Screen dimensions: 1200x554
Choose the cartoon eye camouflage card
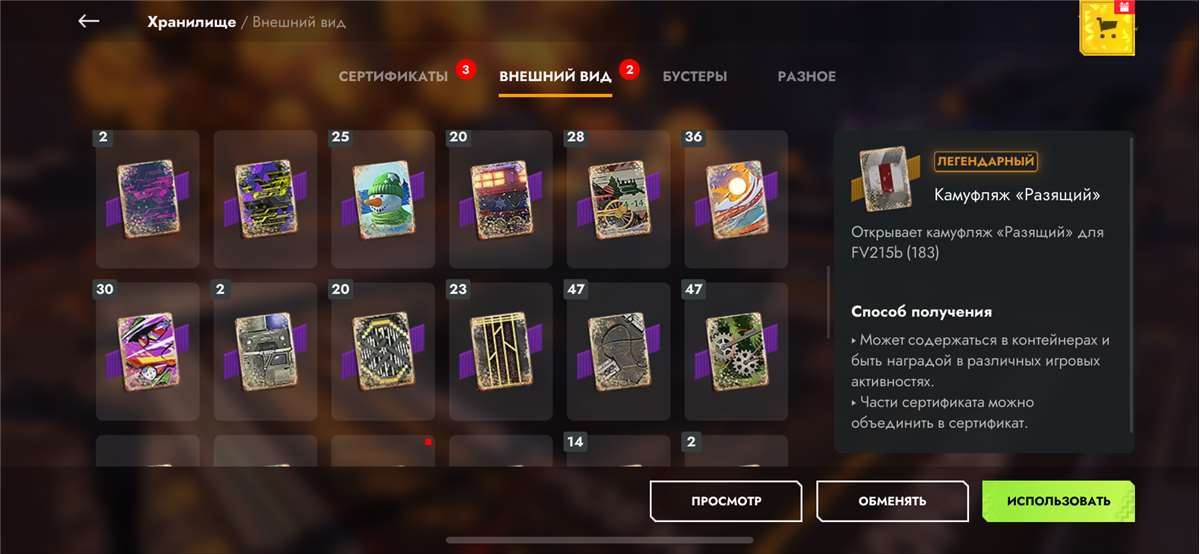tap(147, 351)
